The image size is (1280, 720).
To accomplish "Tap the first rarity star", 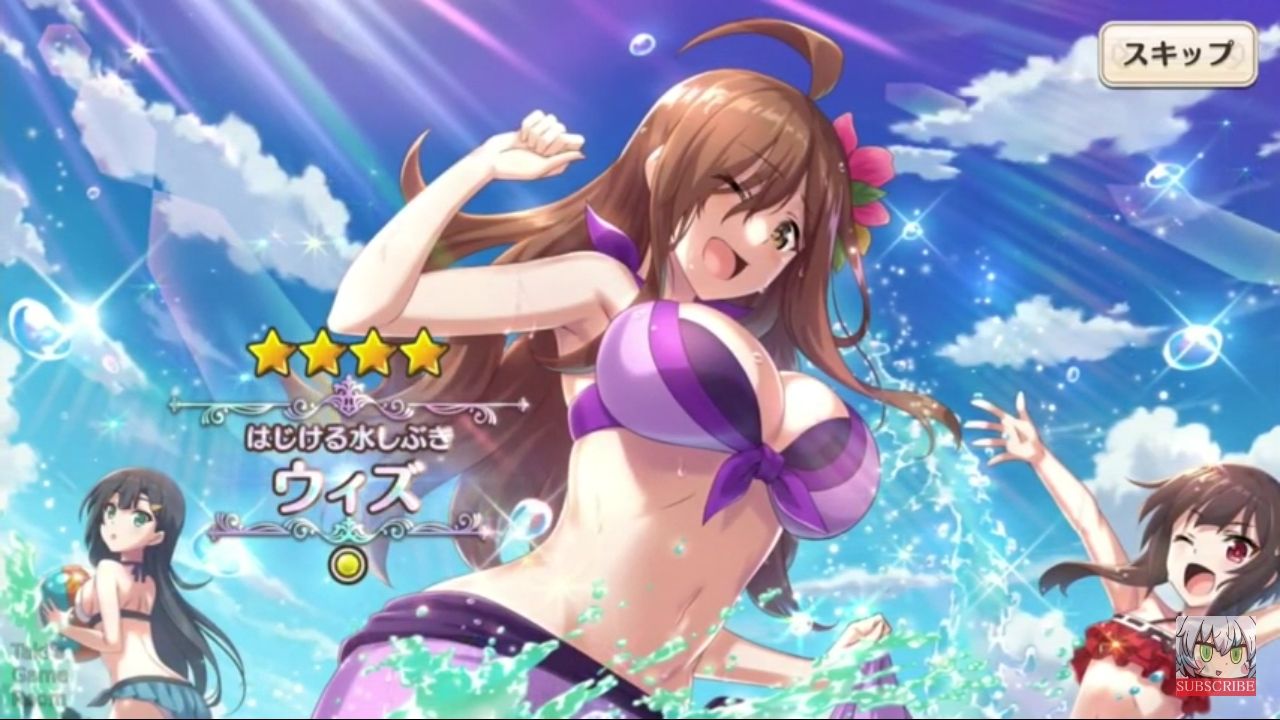I will tap(270, 352).
